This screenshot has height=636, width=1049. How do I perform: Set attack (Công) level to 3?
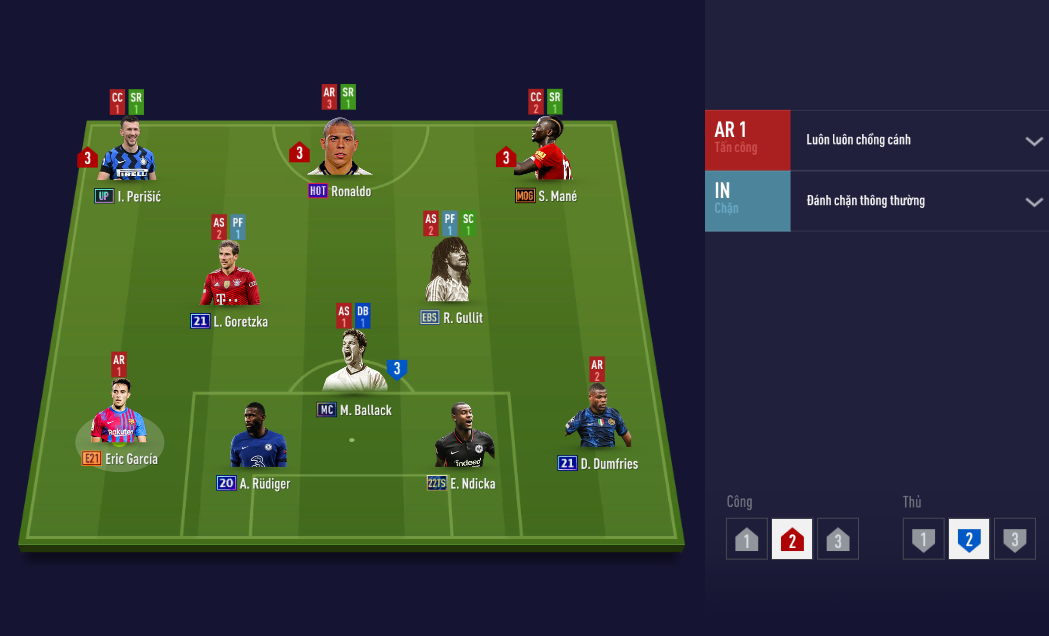click(838, 539)
